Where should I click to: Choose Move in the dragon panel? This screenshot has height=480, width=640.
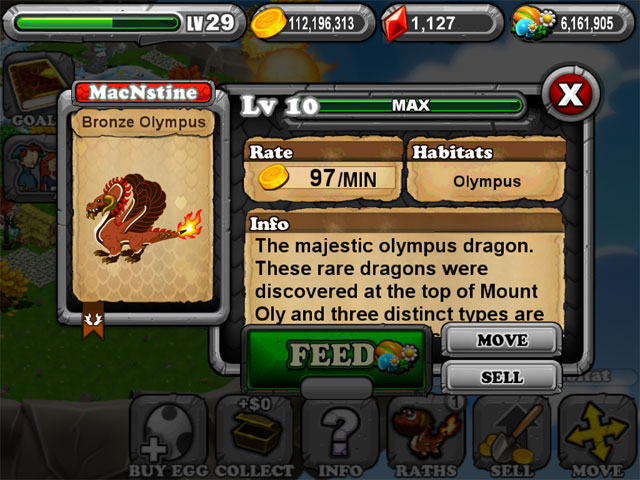pyautogui.click(x=501, y=340)
